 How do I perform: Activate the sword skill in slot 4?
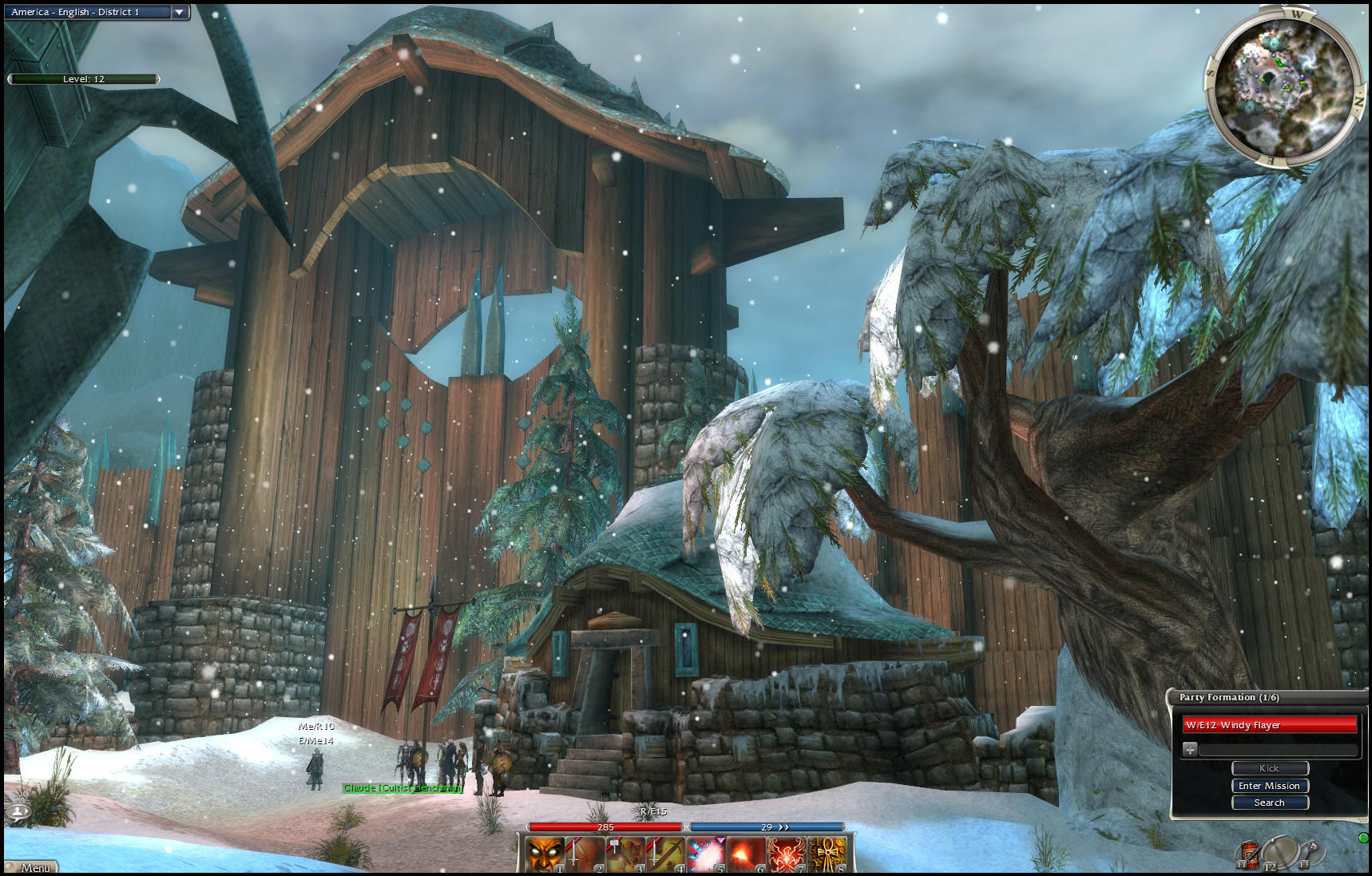pos(665,854)
